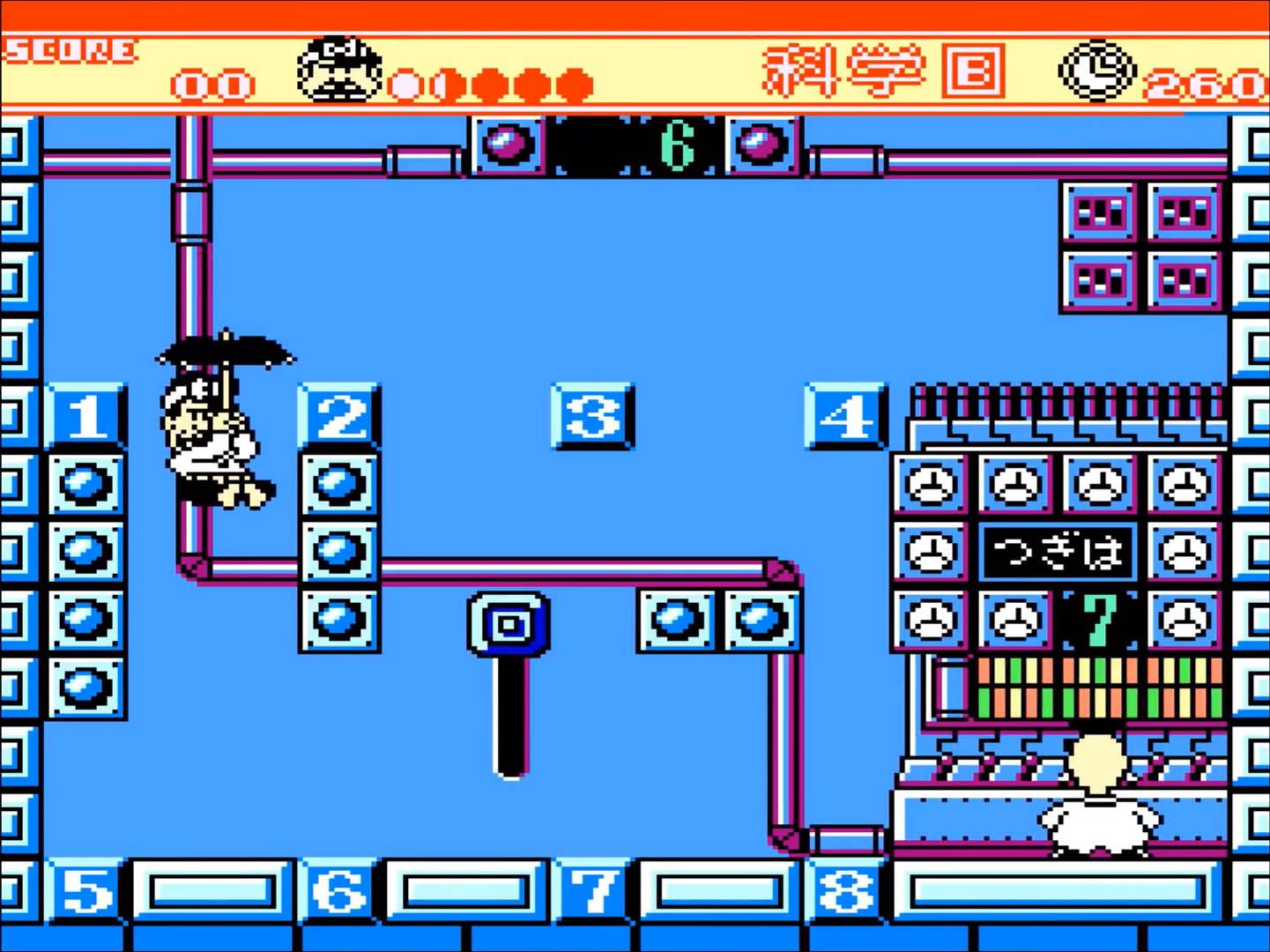The image size is (1270, 952).
Task: Activate the number 7 floor tile
Action: (592, 891)
